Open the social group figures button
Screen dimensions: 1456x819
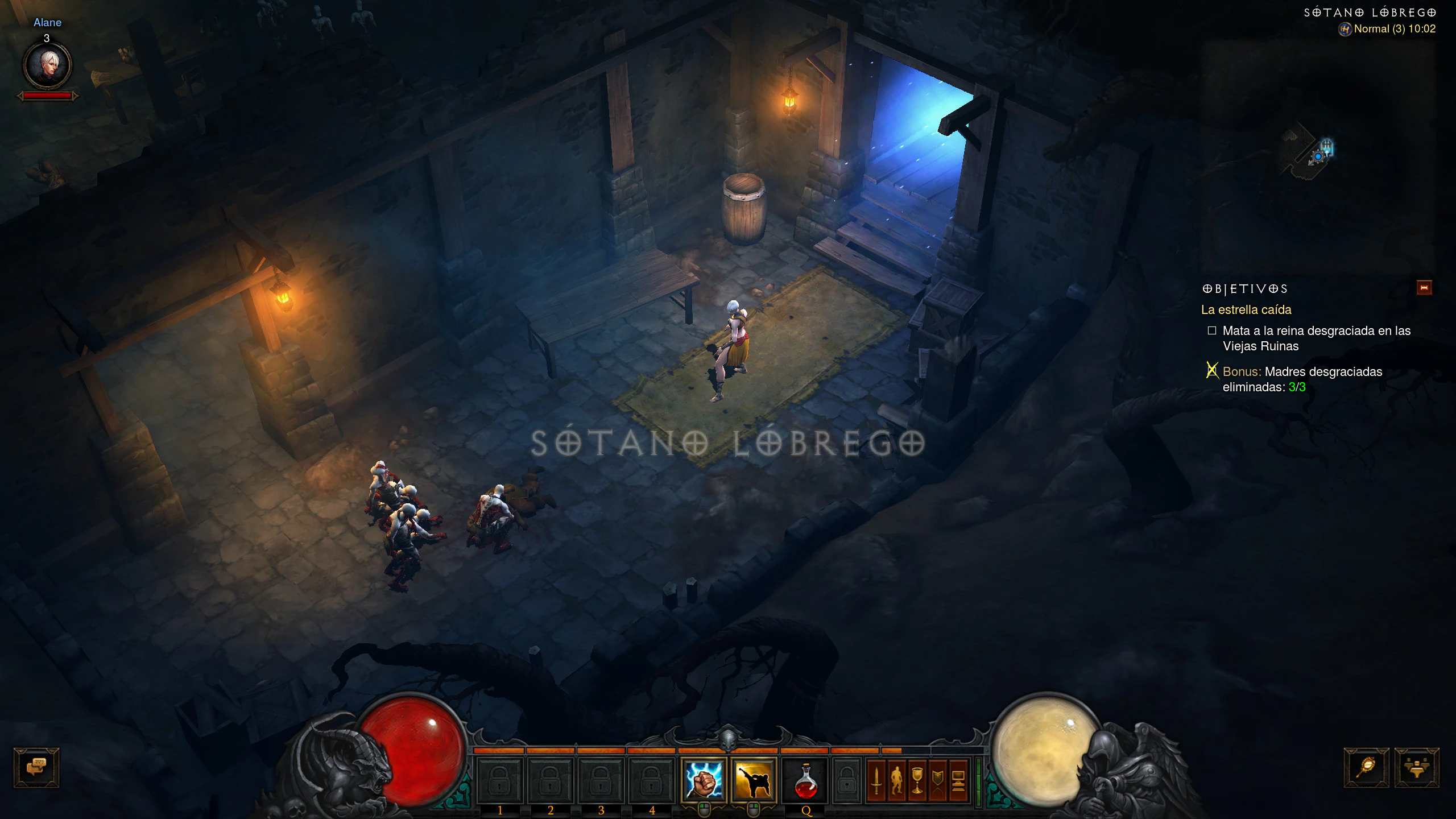pyautogui.click(x=1416, y=767)
